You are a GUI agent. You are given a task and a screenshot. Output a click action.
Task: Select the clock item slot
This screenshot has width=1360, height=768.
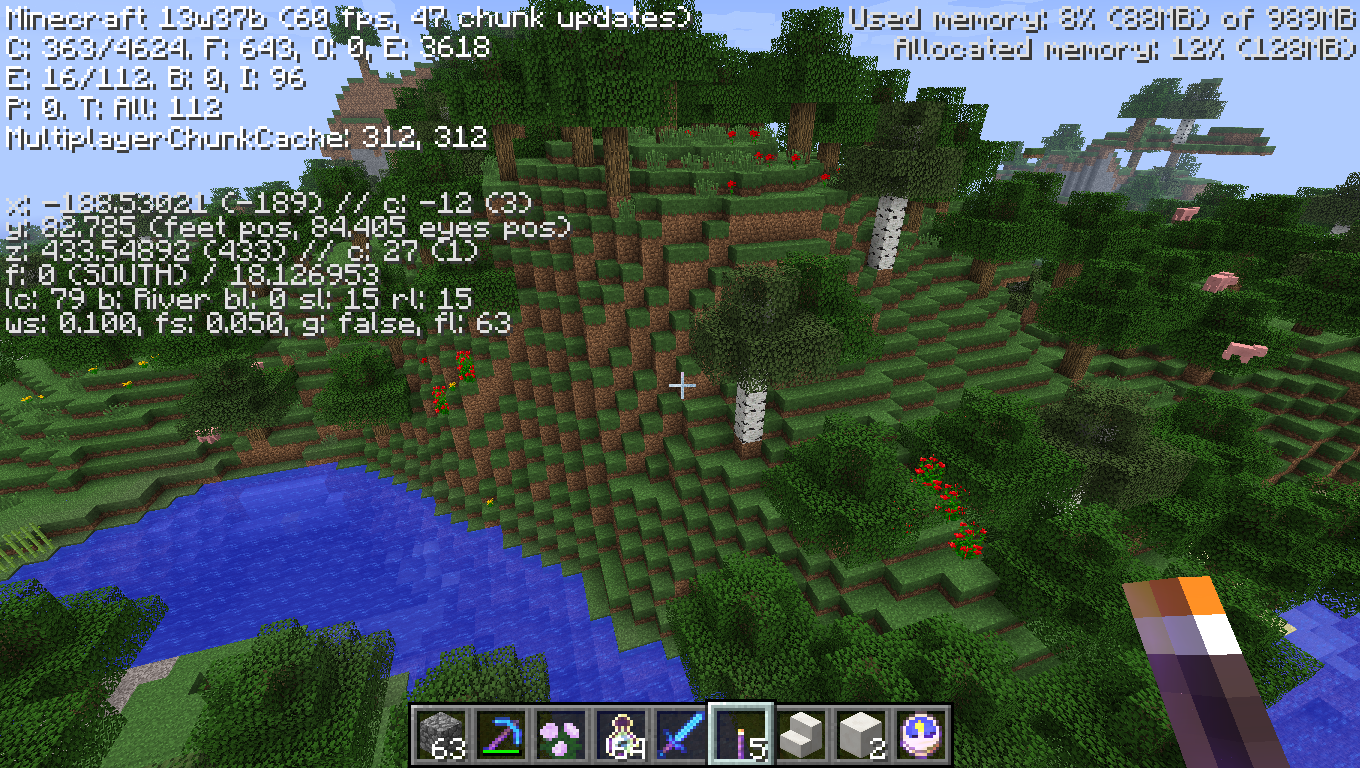[920, 735]
